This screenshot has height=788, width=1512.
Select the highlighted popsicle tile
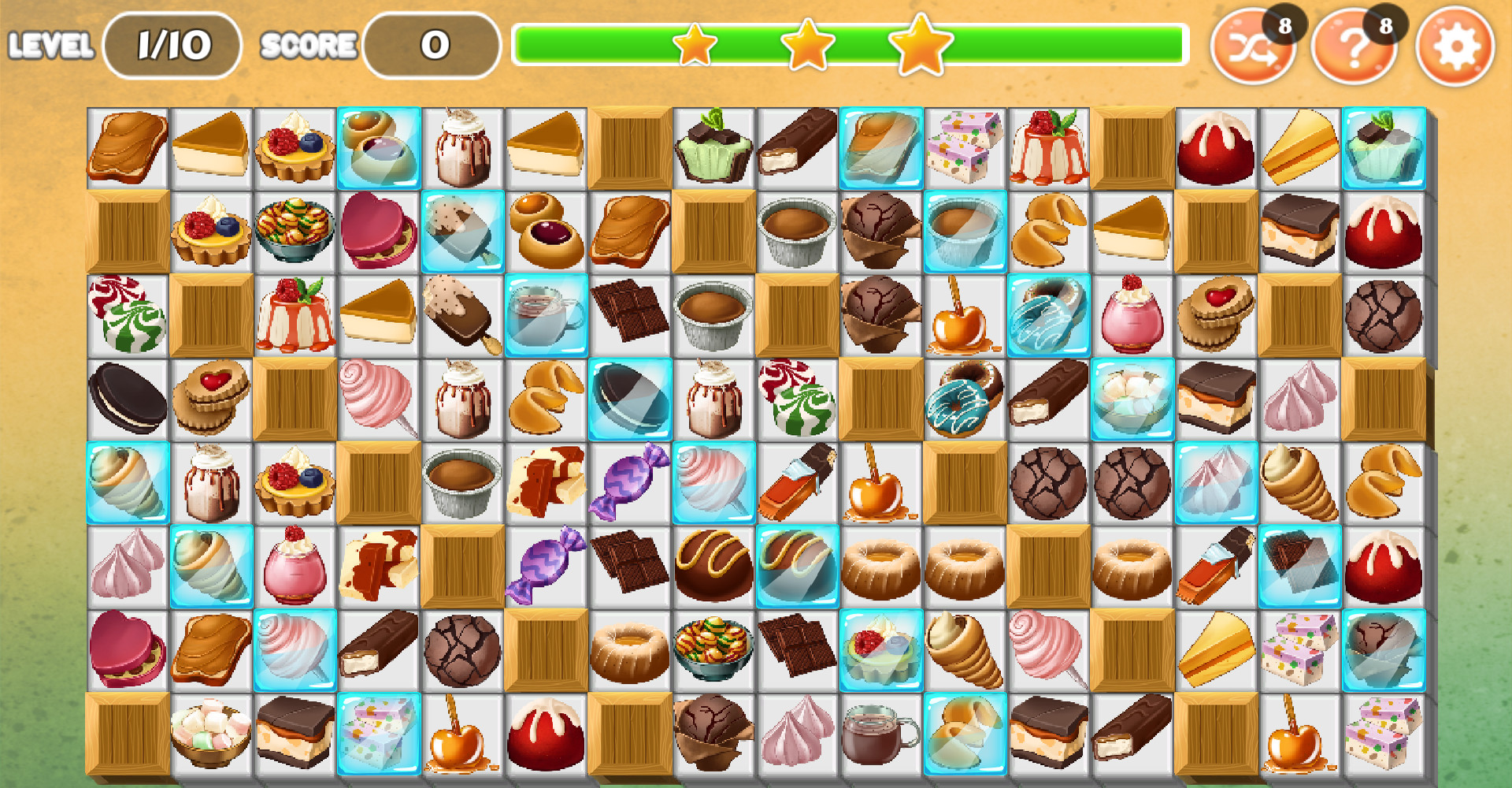[x=461, y=230]
